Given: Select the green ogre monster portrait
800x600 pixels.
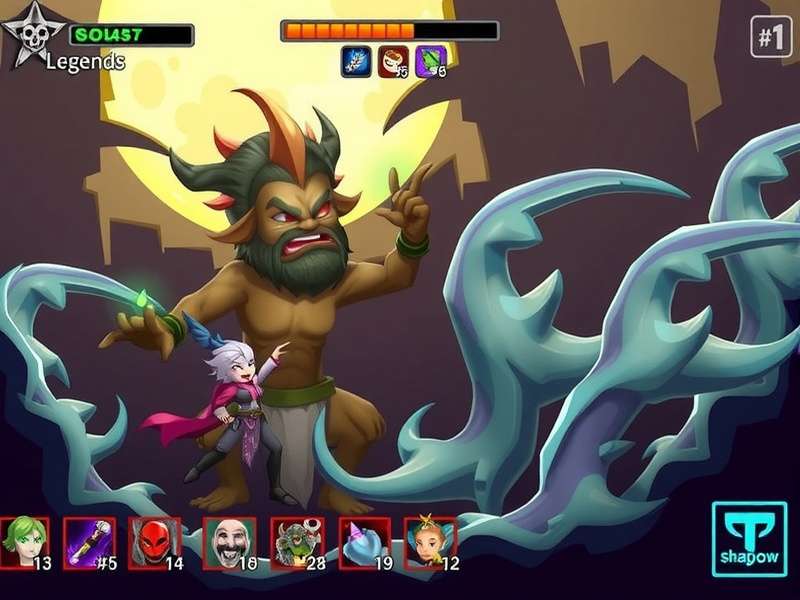Looking at the screenshot, I should pos(296,543).
